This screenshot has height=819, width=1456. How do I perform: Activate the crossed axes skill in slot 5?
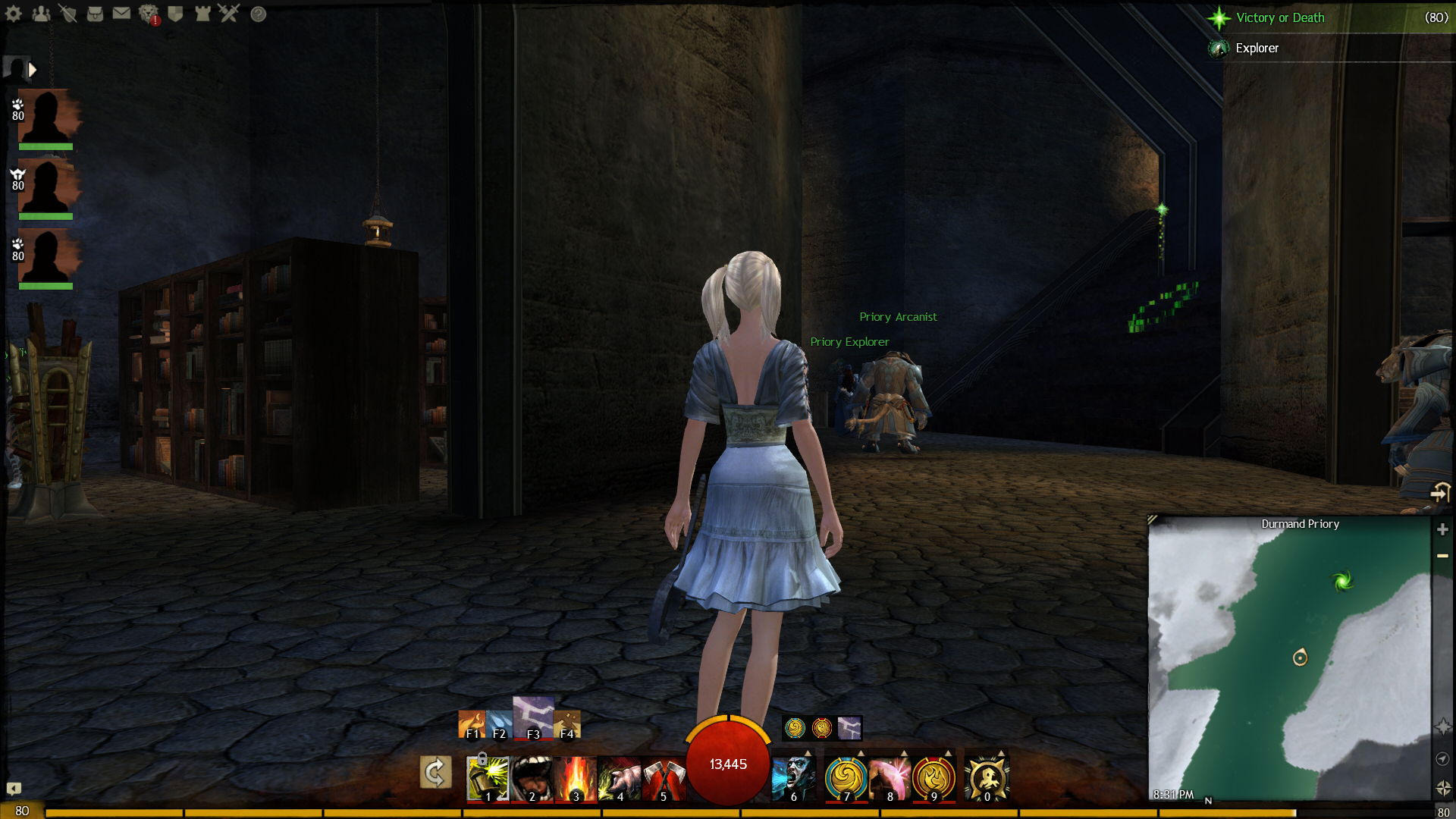pyautogui.click(x=664, y=778)
